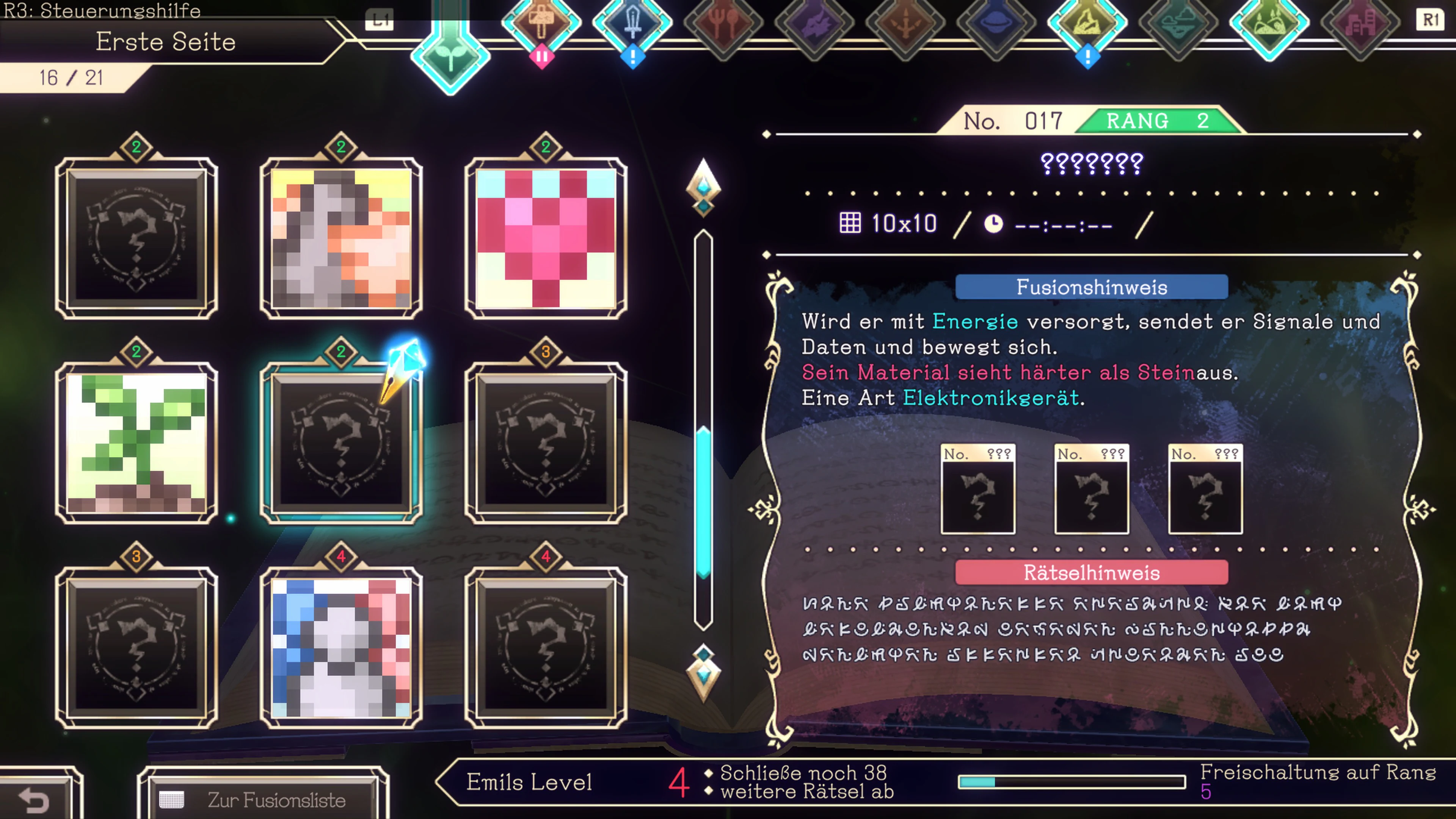Click the Erste Seite page header
The height and width of the screenshot is (819, 1456).
(166, 42)
